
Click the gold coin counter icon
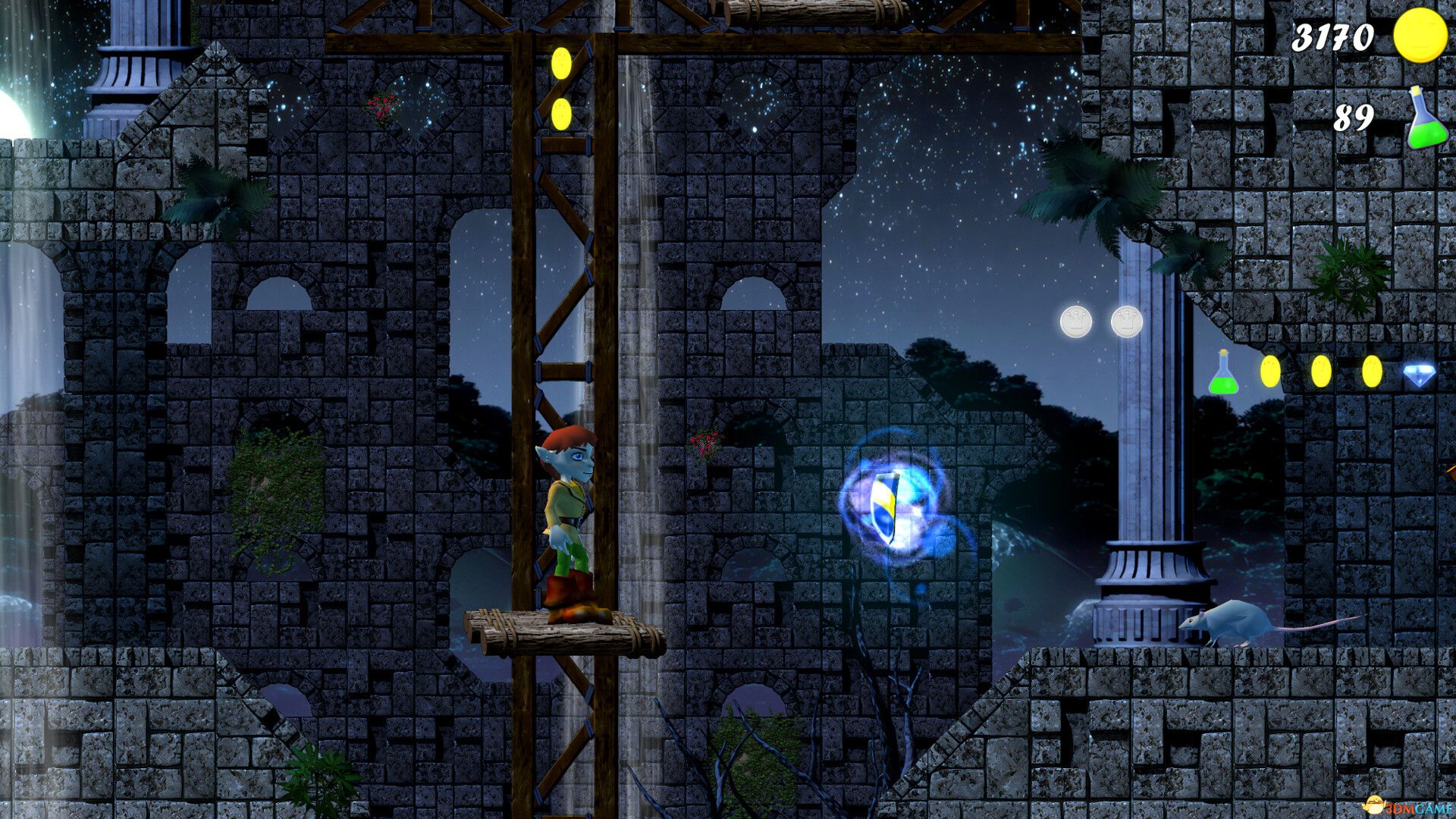click(x=1420, y=36)
